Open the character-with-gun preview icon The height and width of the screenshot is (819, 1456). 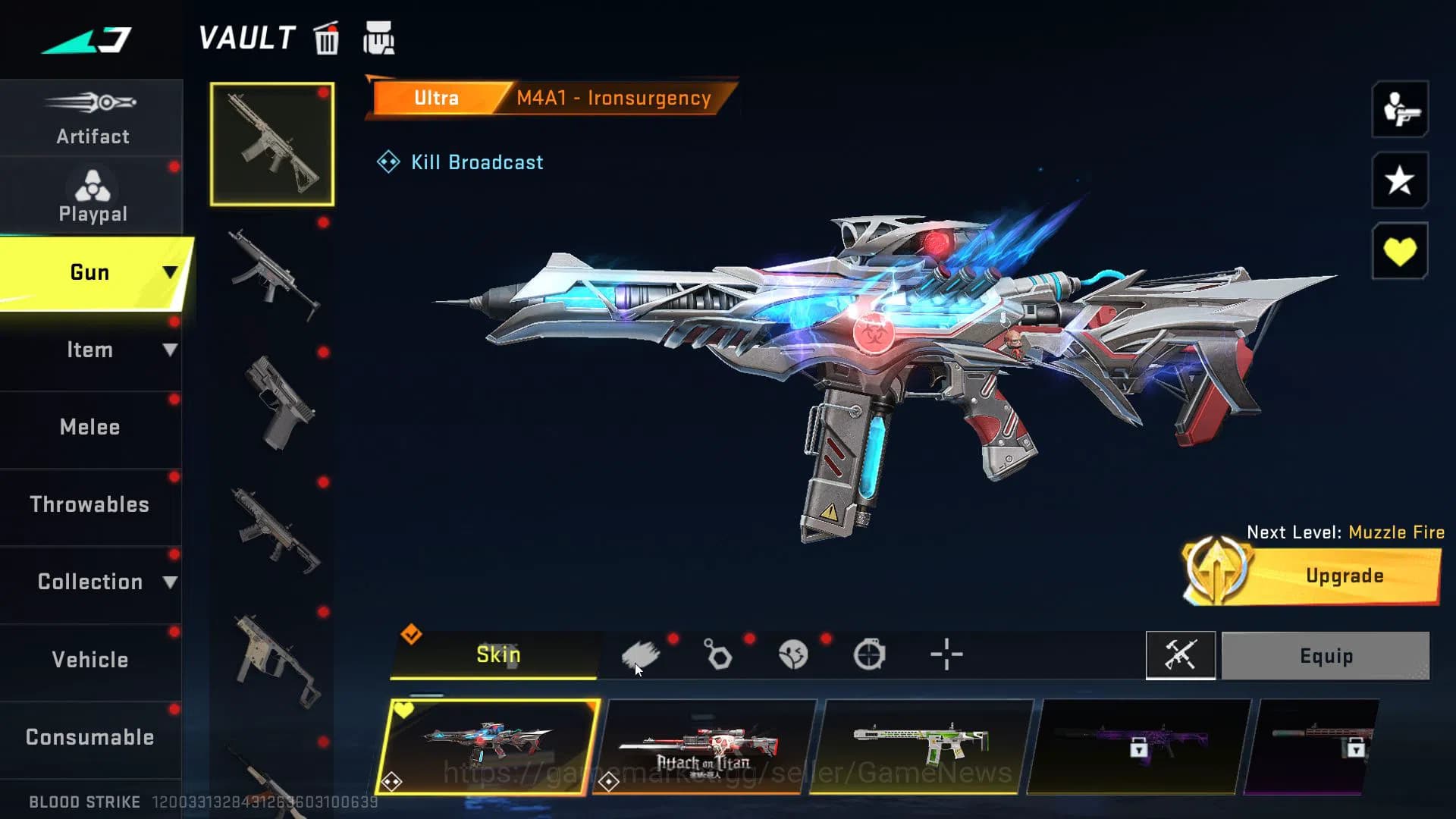(1399, 109)
